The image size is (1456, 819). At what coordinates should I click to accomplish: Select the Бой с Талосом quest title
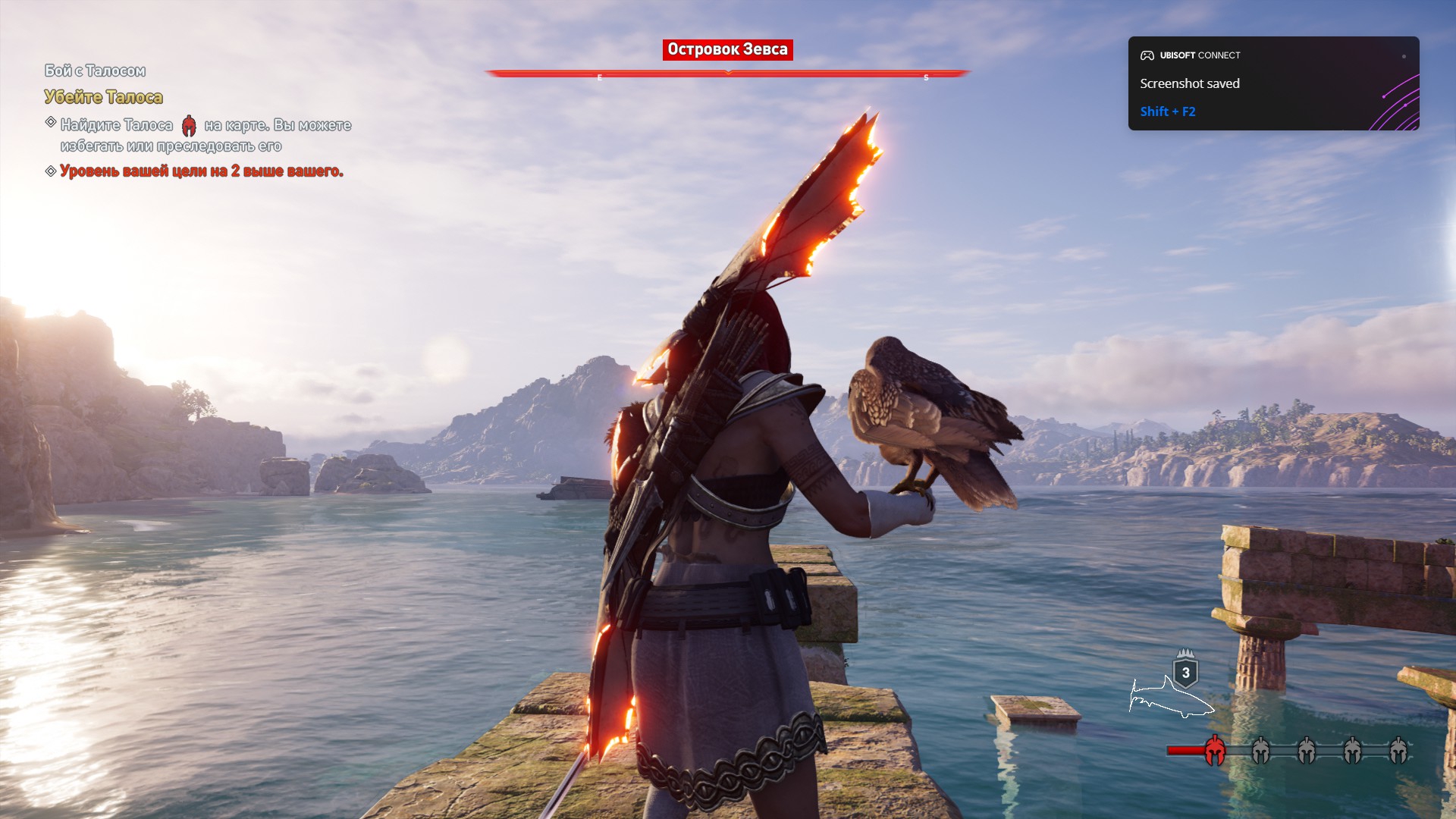click(95, 71)
